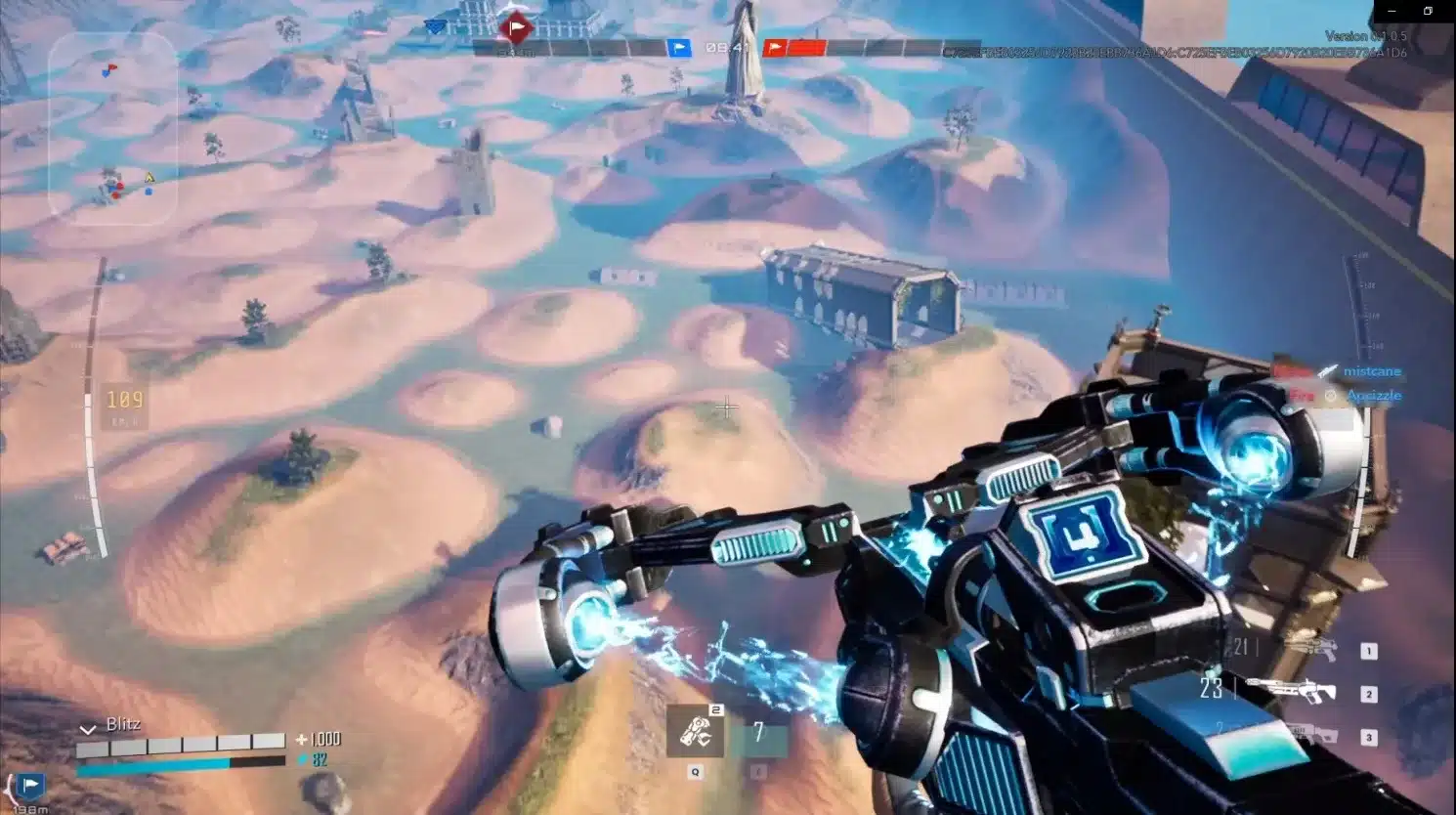Click the blue team flag icon
1456x815 pixels.
click(x=679, y=47)
